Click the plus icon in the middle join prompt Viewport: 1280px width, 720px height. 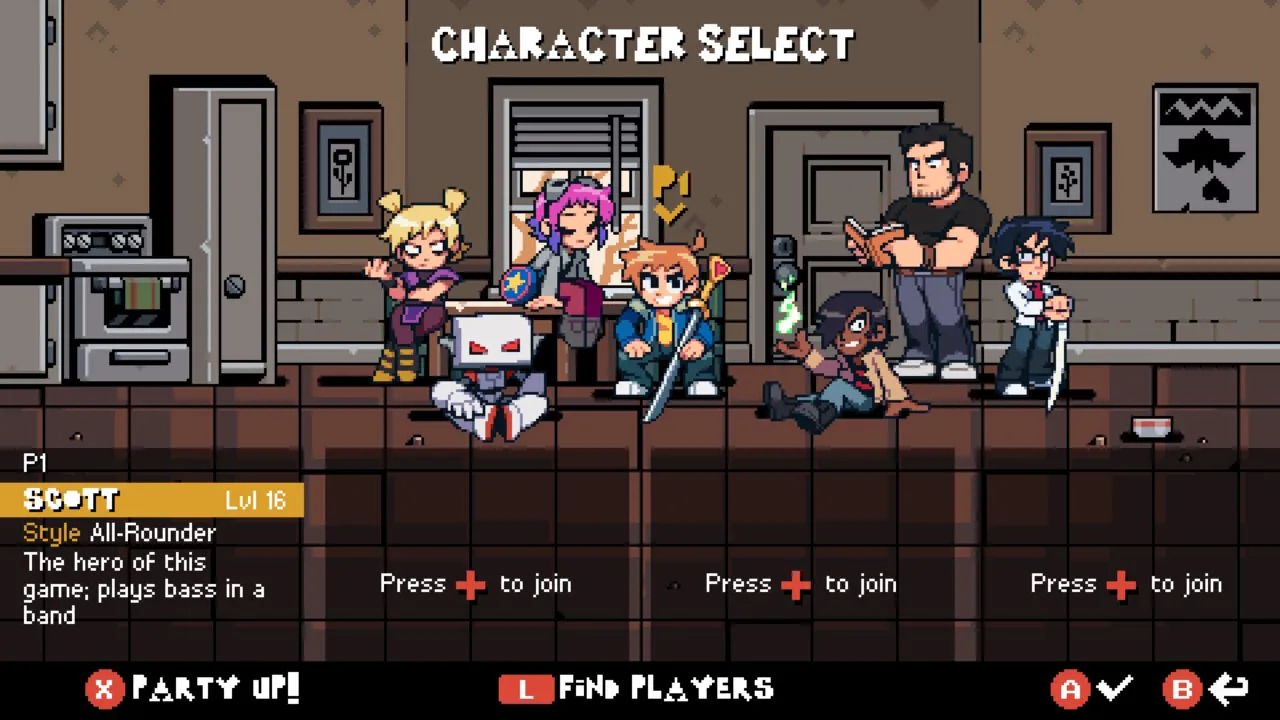coord(795,584)
